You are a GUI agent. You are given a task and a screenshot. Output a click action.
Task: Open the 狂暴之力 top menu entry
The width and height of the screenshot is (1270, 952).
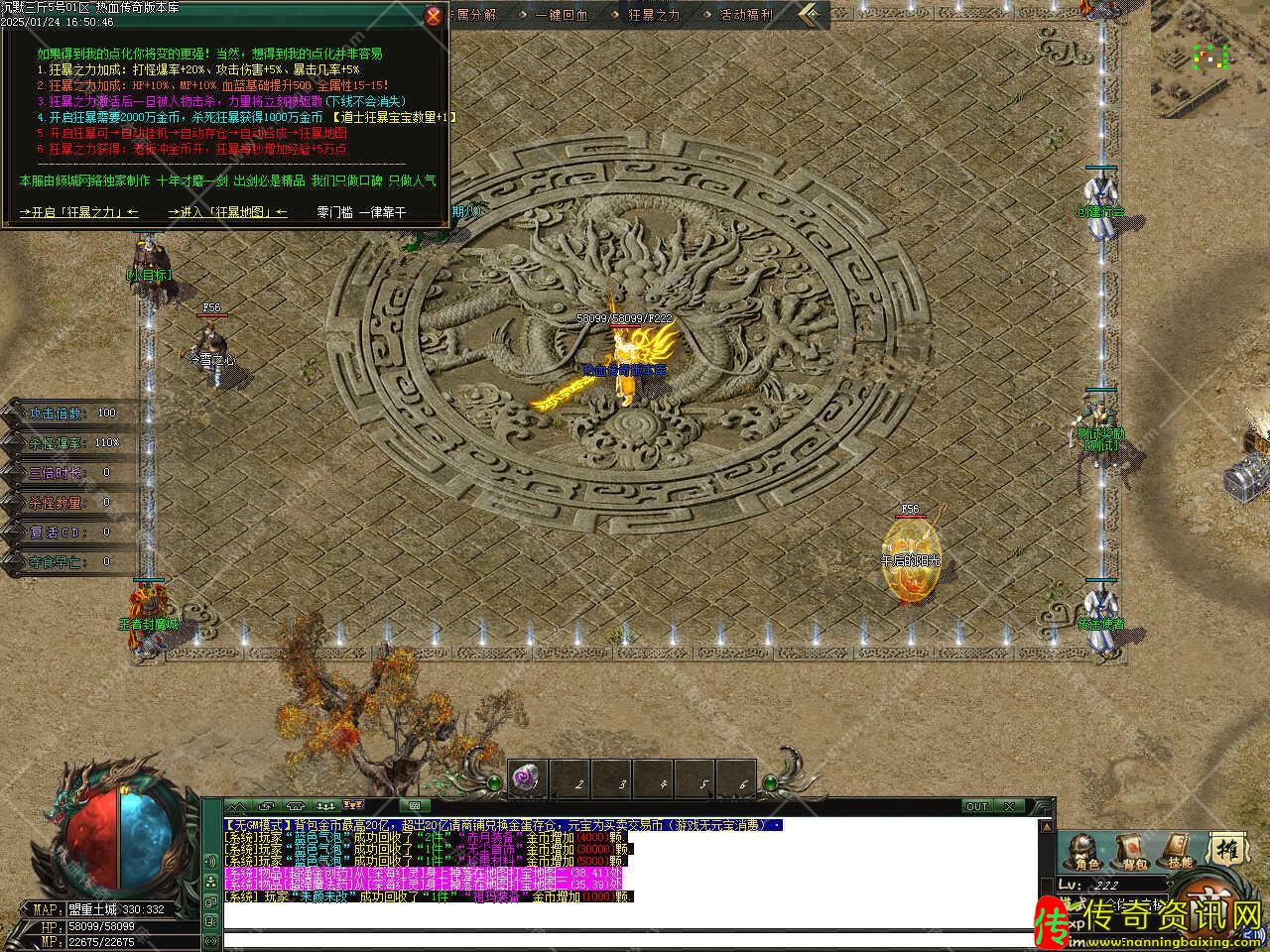pyautogui.click(x=655, y=15)
